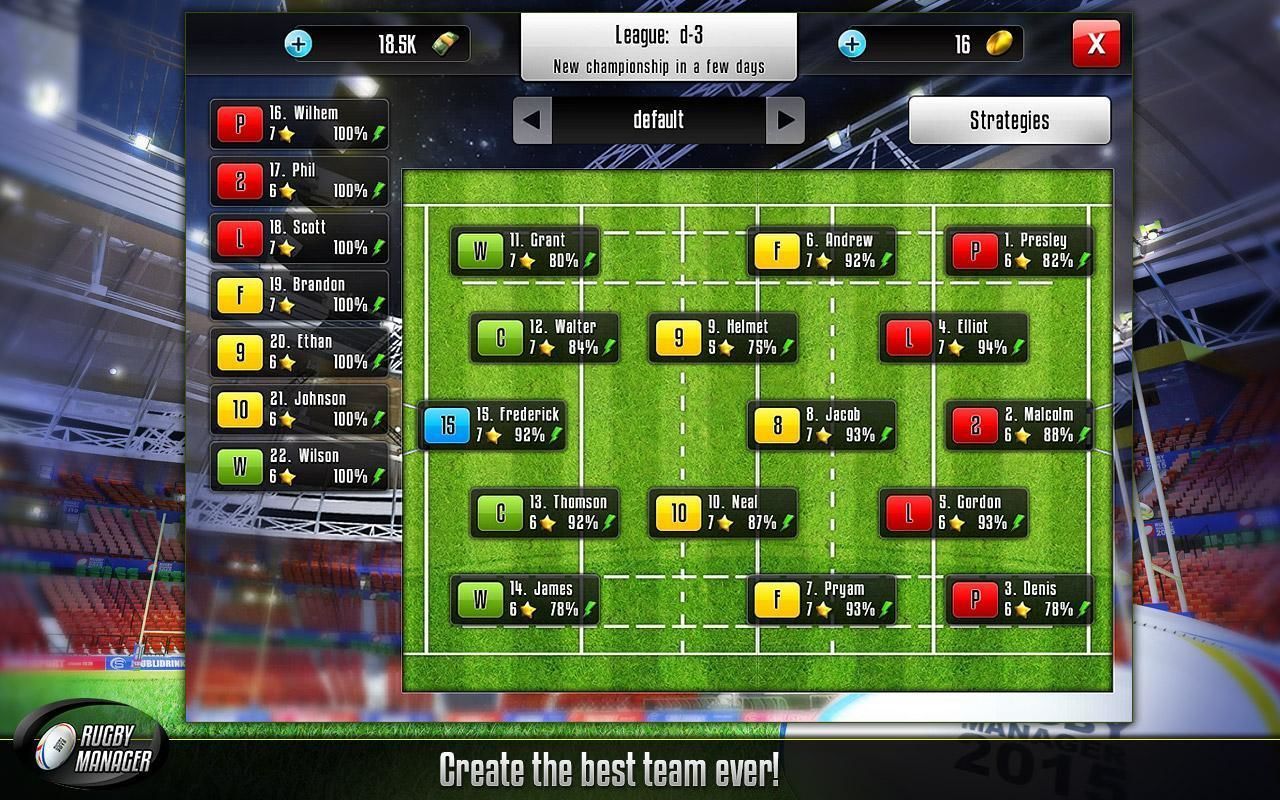Click the green W badge on Grant's card
Image resolution: width=1280 pixels, height=800 pixels.
(483, 251)
